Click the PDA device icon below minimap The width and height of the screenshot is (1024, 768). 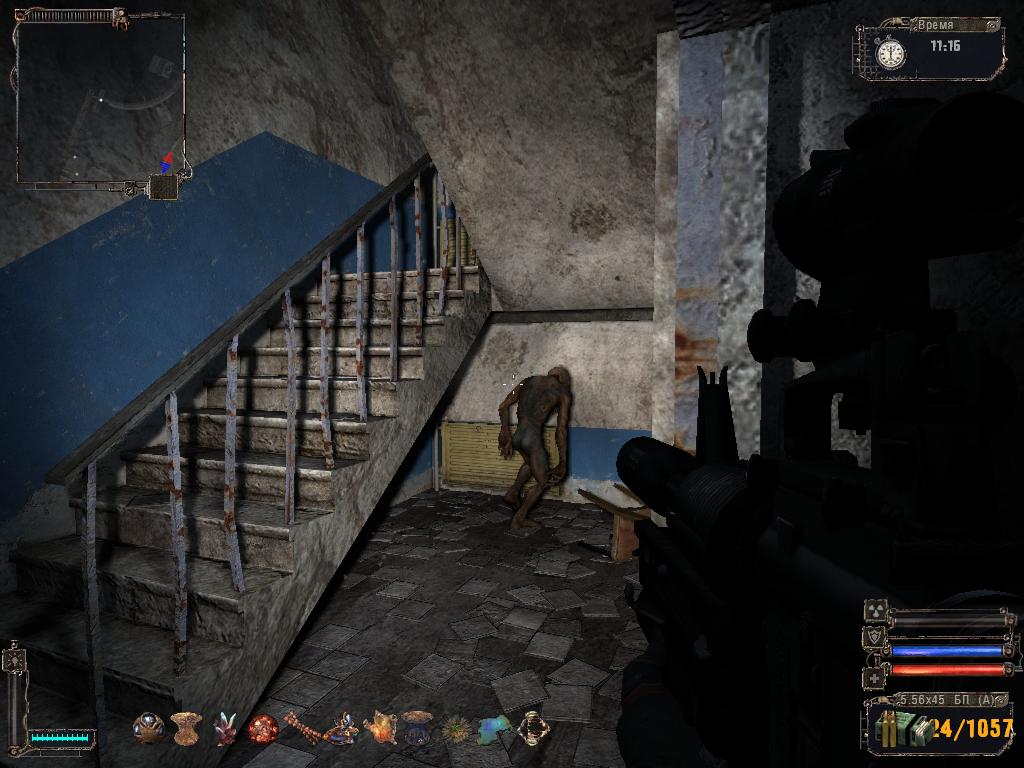tap(164, 186)
